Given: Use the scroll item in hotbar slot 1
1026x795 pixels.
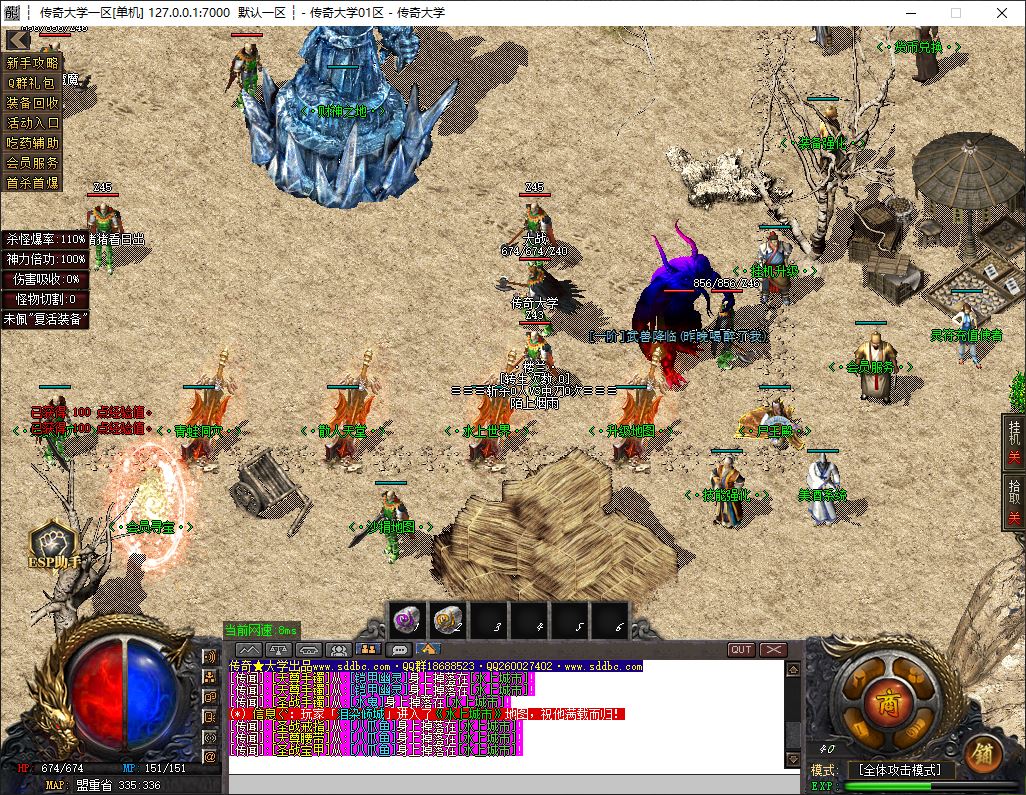Looking at the screenshot, I should point(407,621).
